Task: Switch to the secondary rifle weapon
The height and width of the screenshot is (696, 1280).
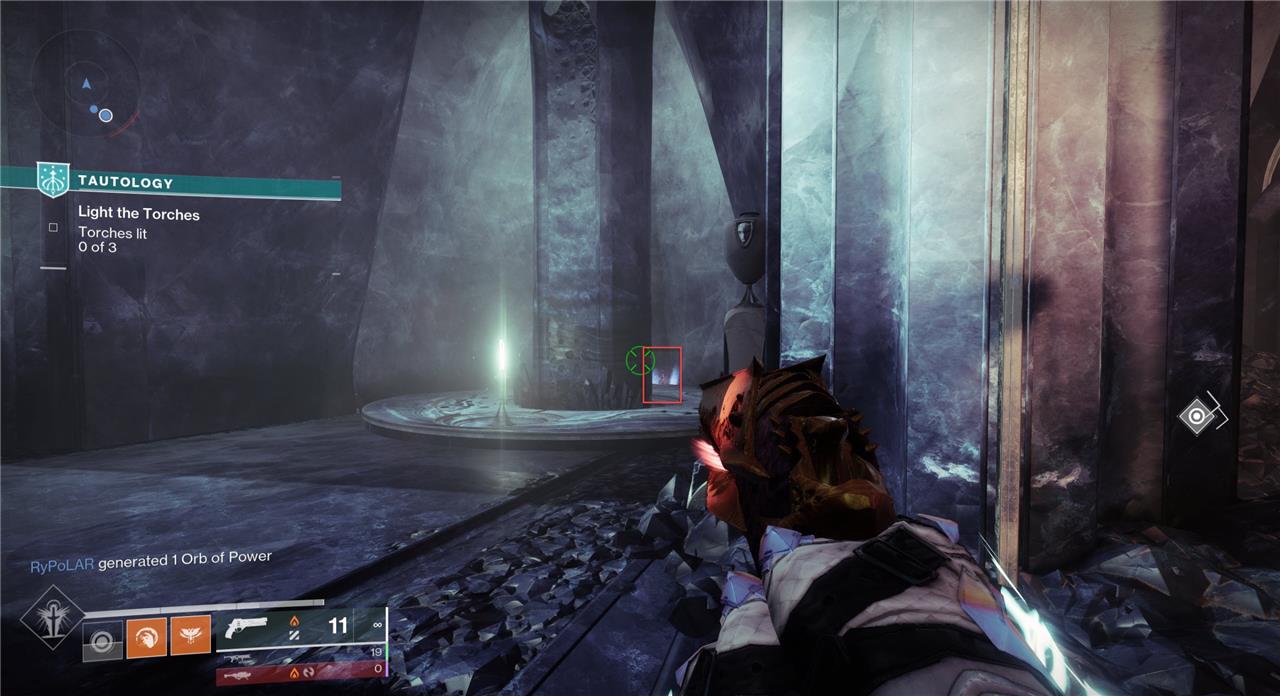Action: [x=240, y=659]
